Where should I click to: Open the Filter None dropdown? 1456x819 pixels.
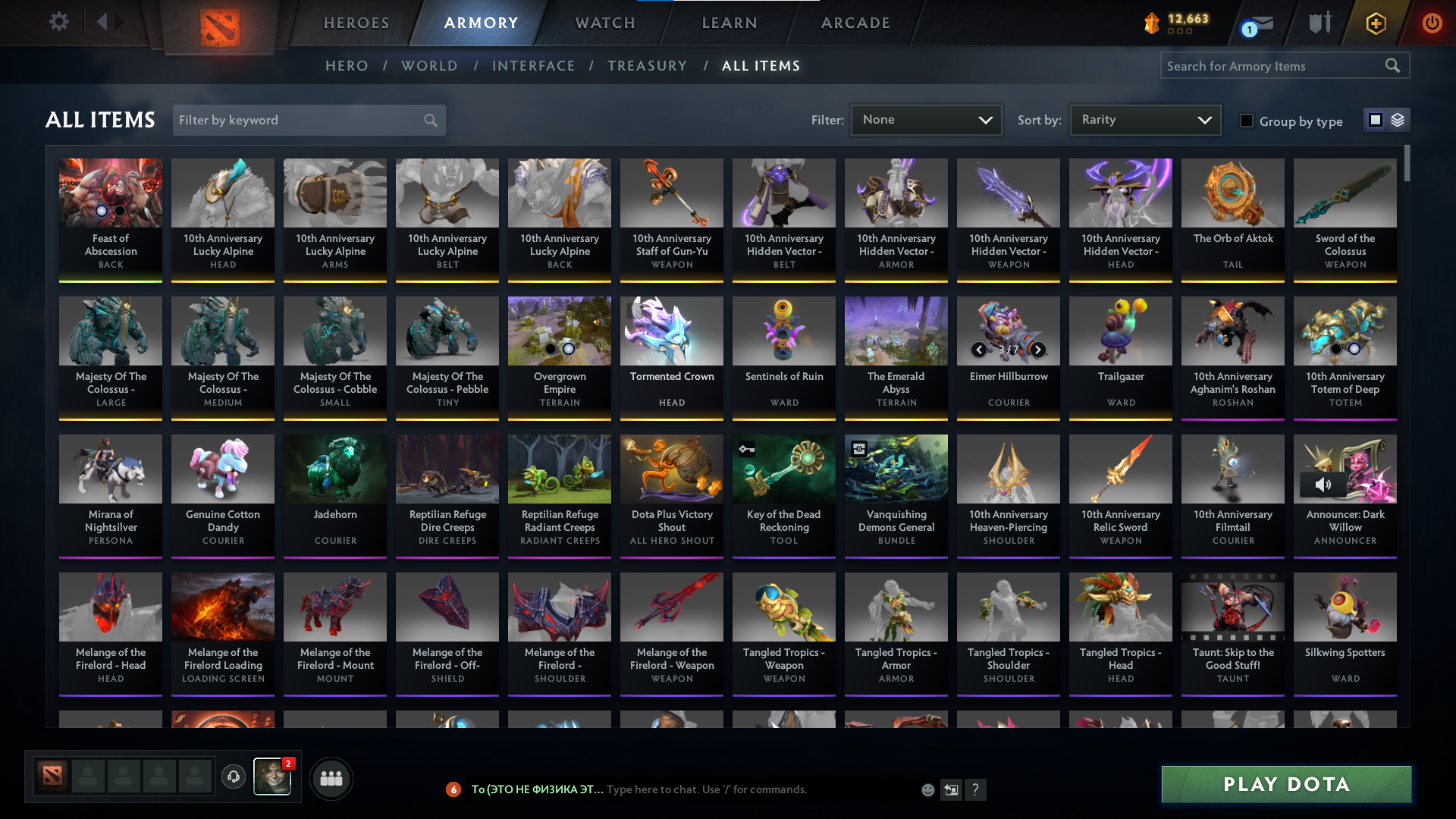926,119
